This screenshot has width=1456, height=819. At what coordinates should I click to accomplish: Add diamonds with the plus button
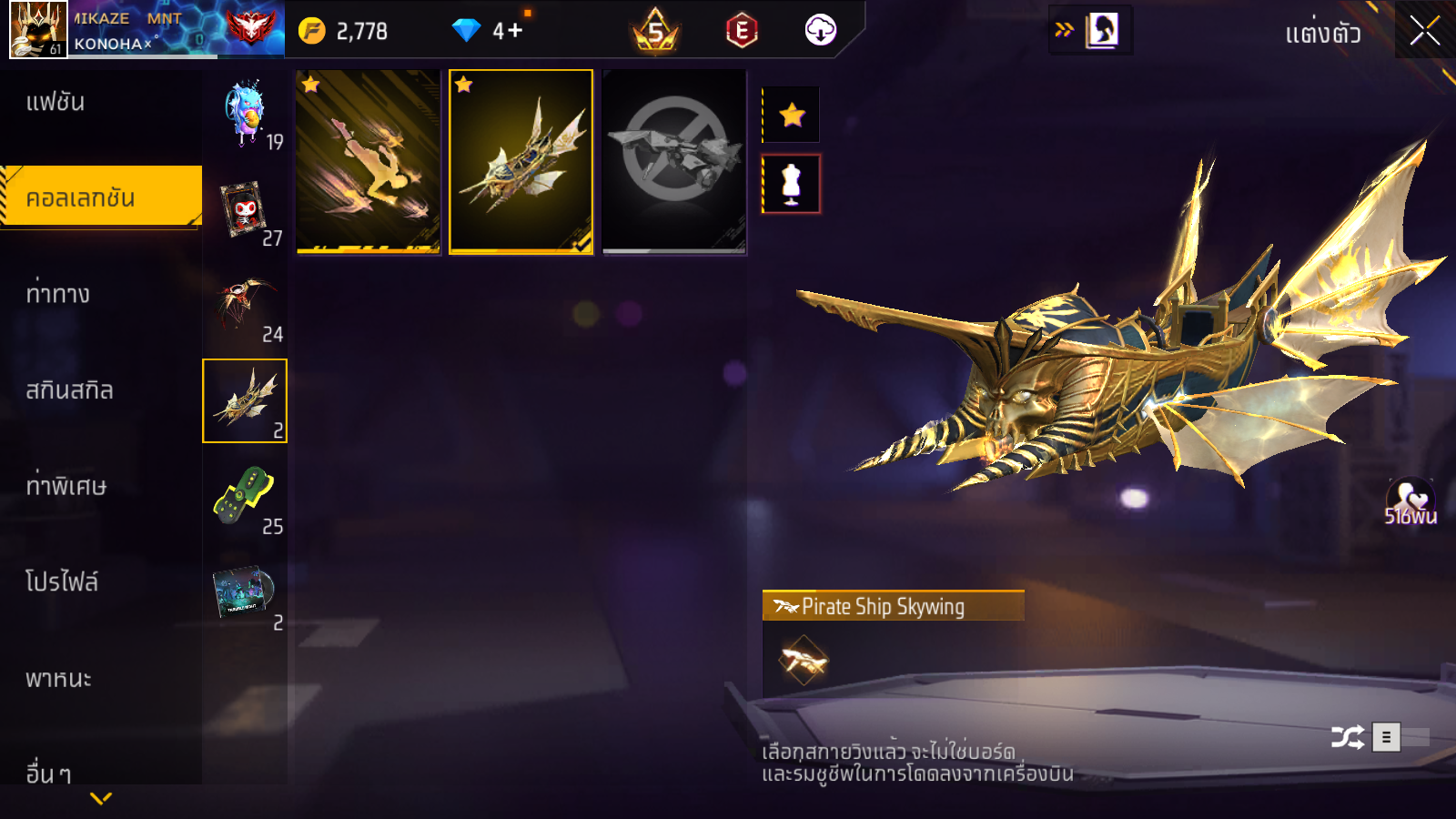pos(515,31)
